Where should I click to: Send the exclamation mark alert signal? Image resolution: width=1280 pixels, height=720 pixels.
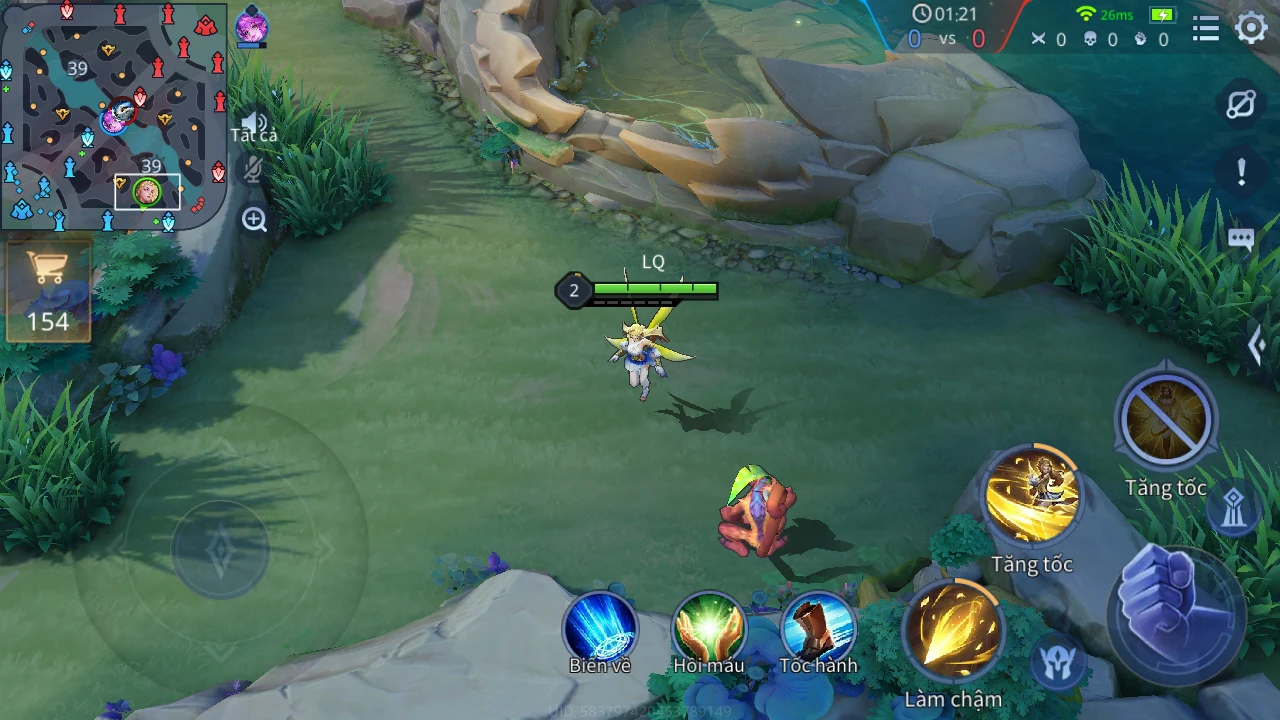pos(1241,172)
